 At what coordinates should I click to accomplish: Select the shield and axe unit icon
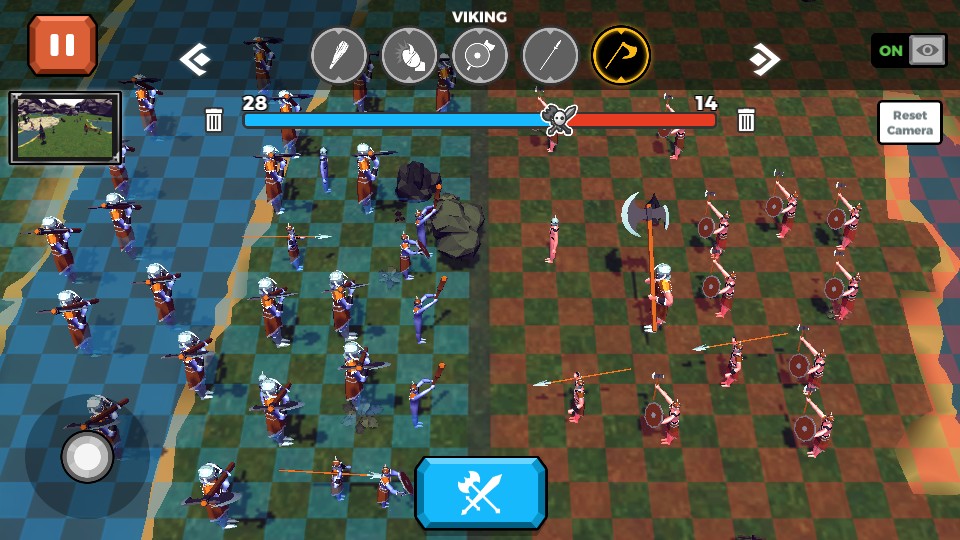pyautogui.click(x=479, y=55)
